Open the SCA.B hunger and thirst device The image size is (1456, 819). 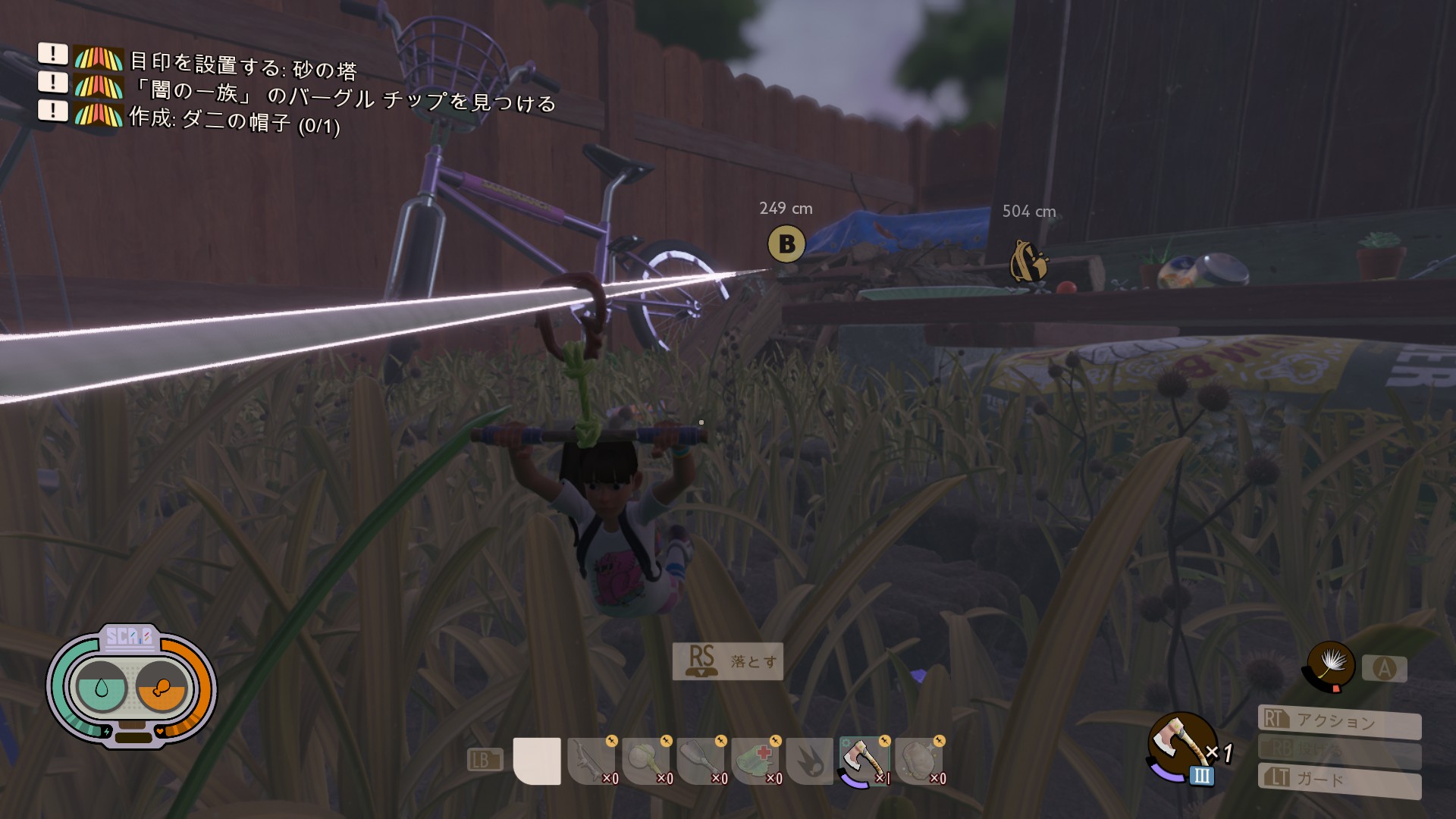tap(131, 688)
